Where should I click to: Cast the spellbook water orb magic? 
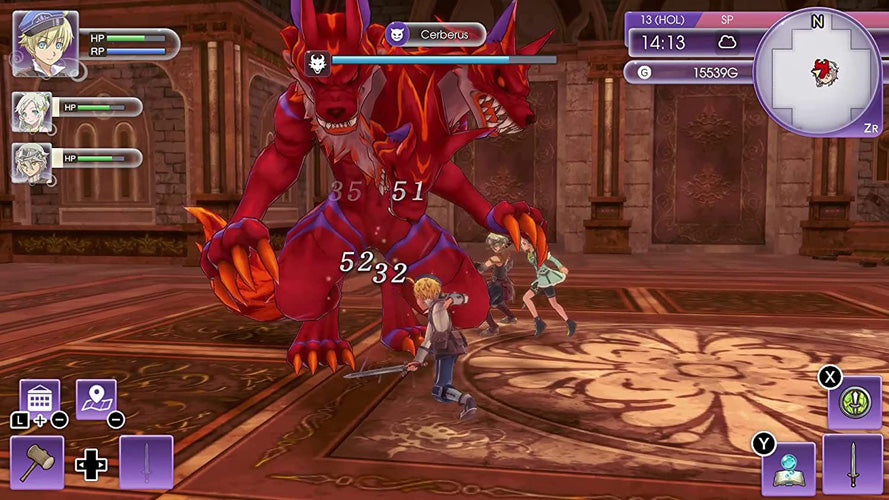[789, 468]
